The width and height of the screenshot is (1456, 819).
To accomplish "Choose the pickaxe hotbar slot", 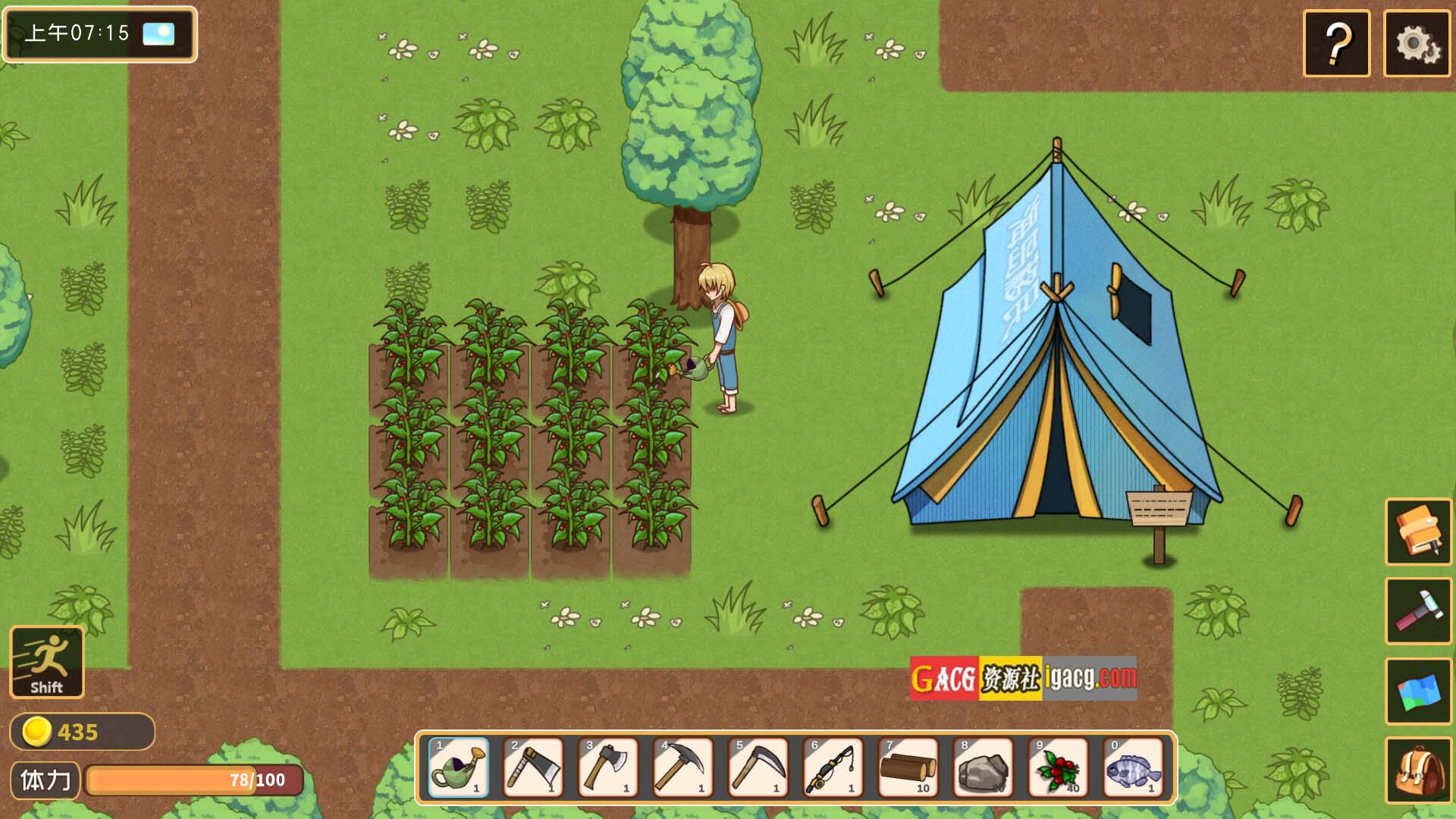I will click(x=683, y=767).
